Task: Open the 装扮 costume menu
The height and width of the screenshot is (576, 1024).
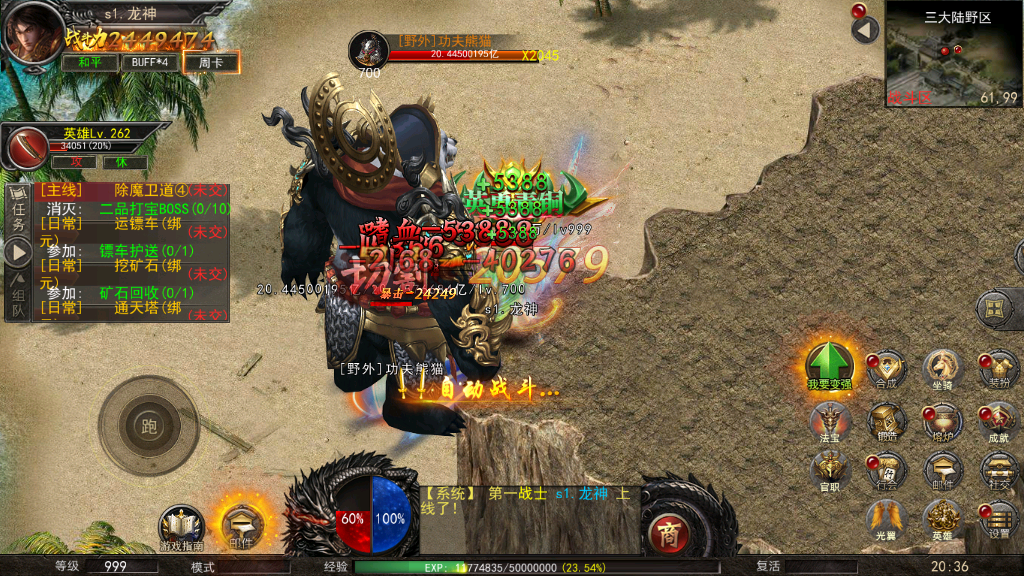Action: point(997,368)
